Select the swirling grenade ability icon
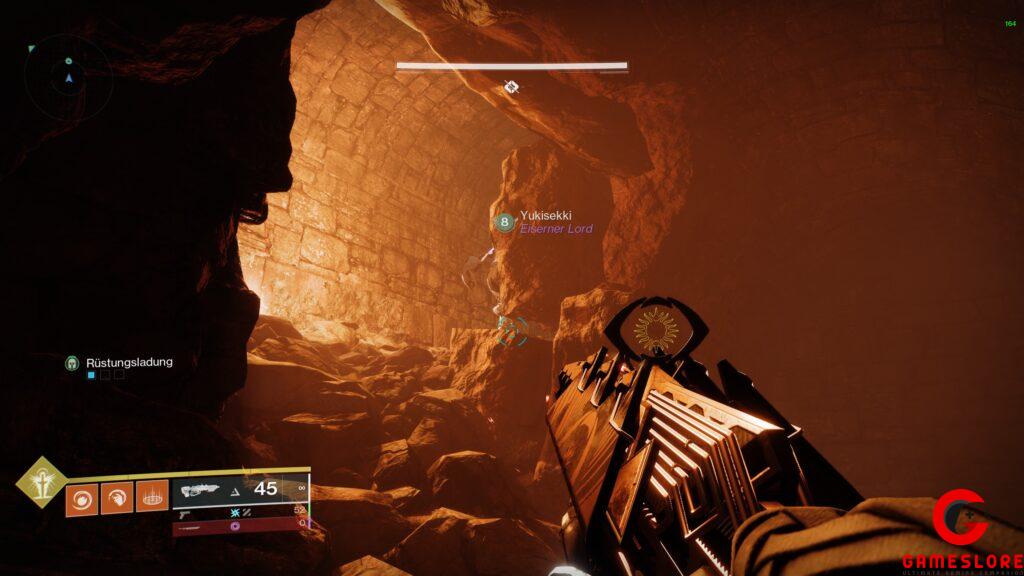This screenshot has width=1024, height=576. click(81, 498)
